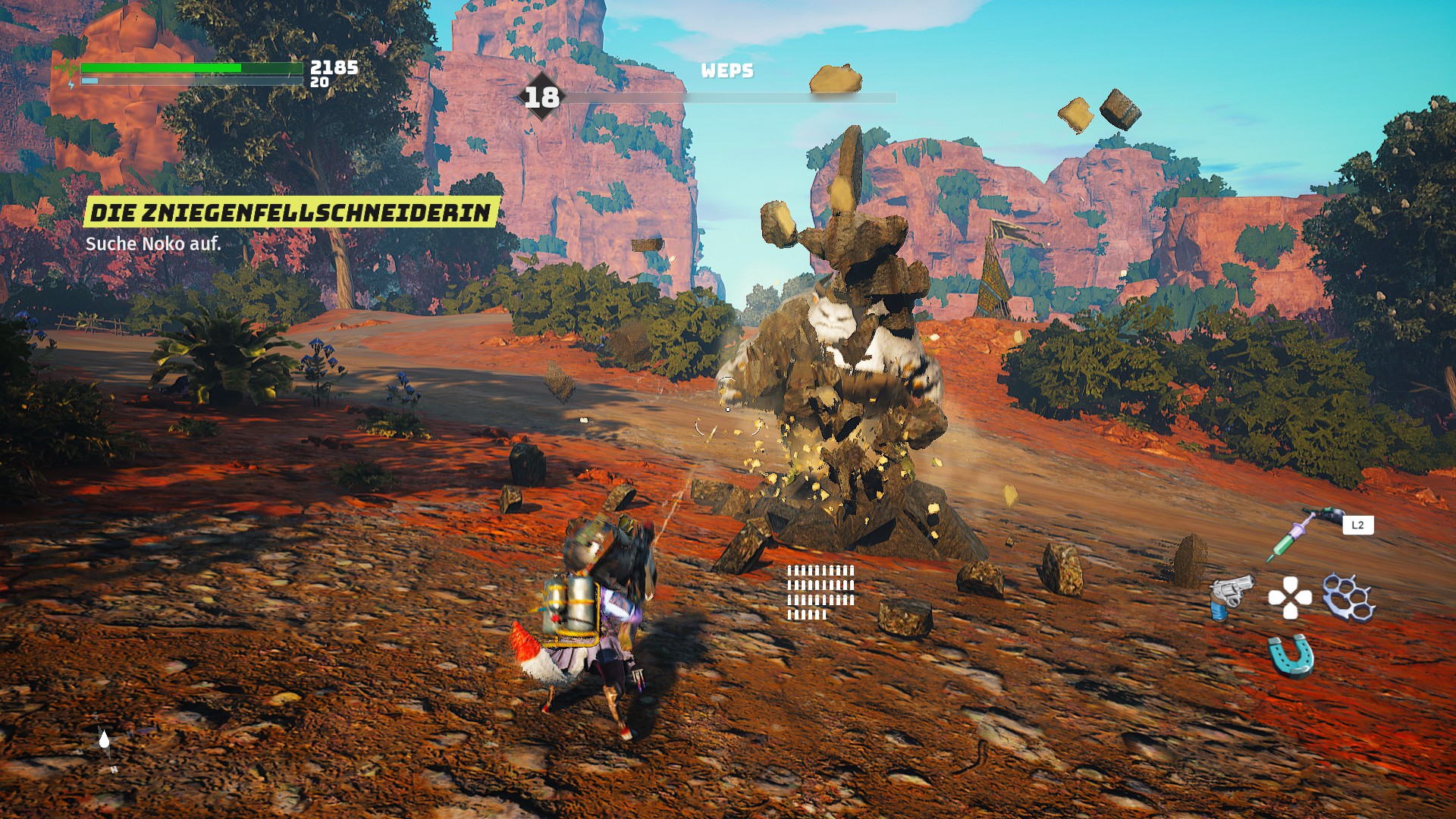Activate the teal horseshoe icon
This screenshot has height=819, width=1456.
point(1290,655)
